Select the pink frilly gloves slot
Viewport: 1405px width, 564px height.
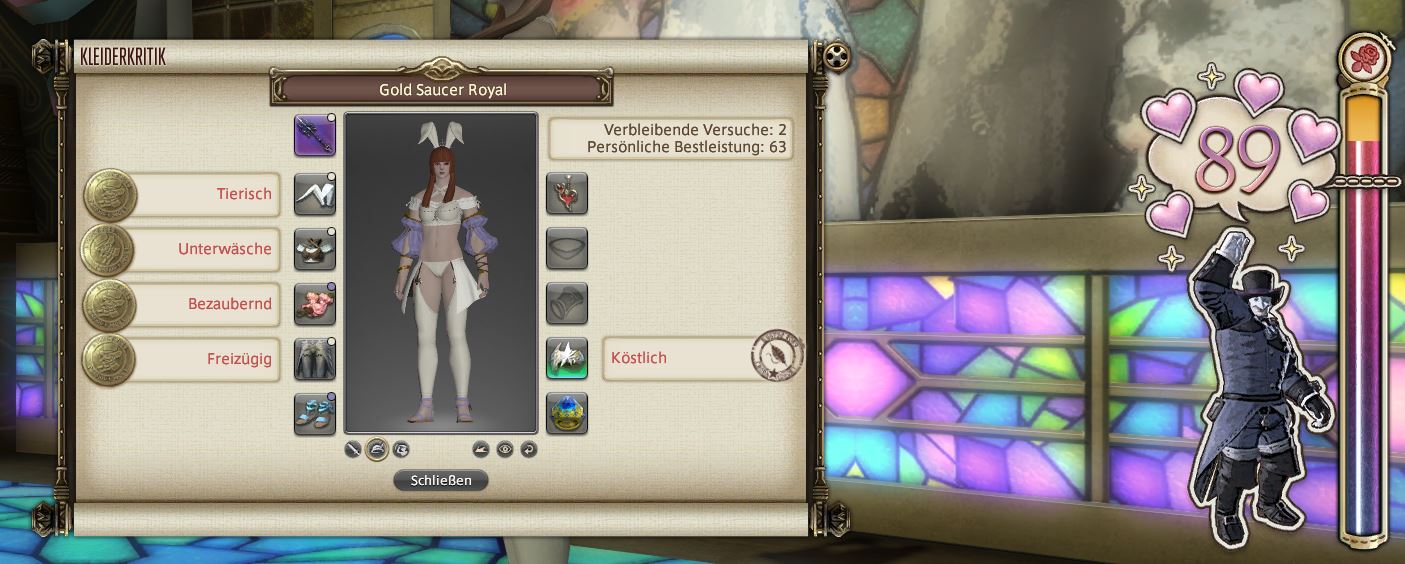tap(315, 304)
